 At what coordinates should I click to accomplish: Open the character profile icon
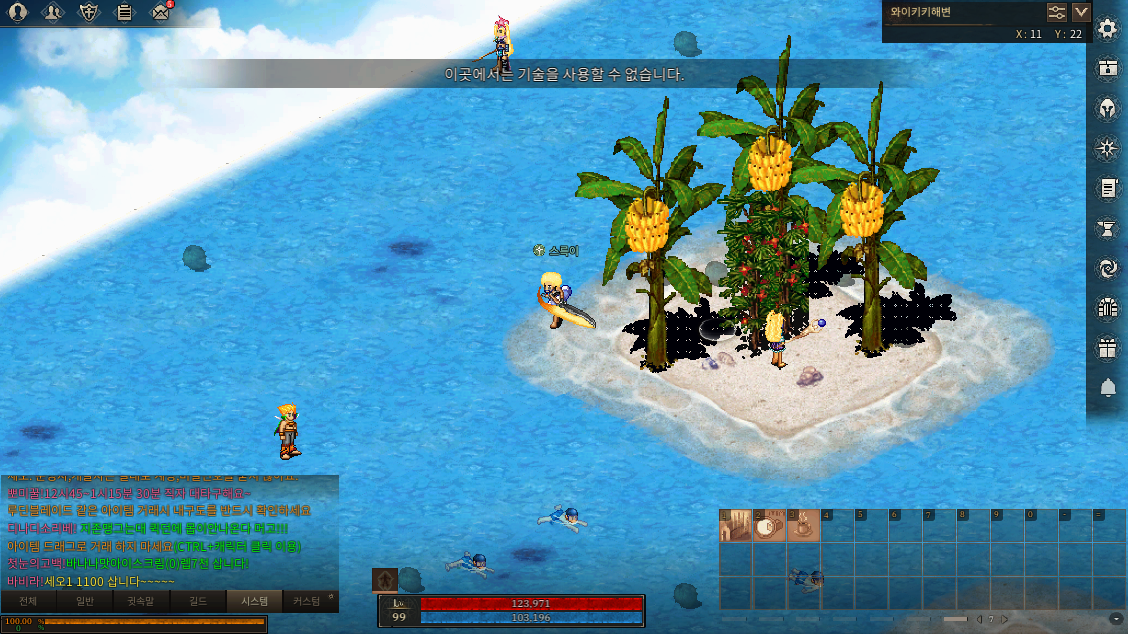[18, 12]
